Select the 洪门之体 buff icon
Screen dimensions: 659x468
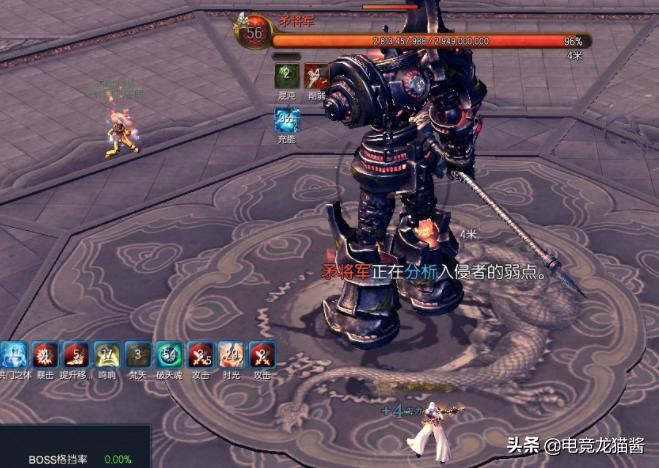(x=13, y=355)
